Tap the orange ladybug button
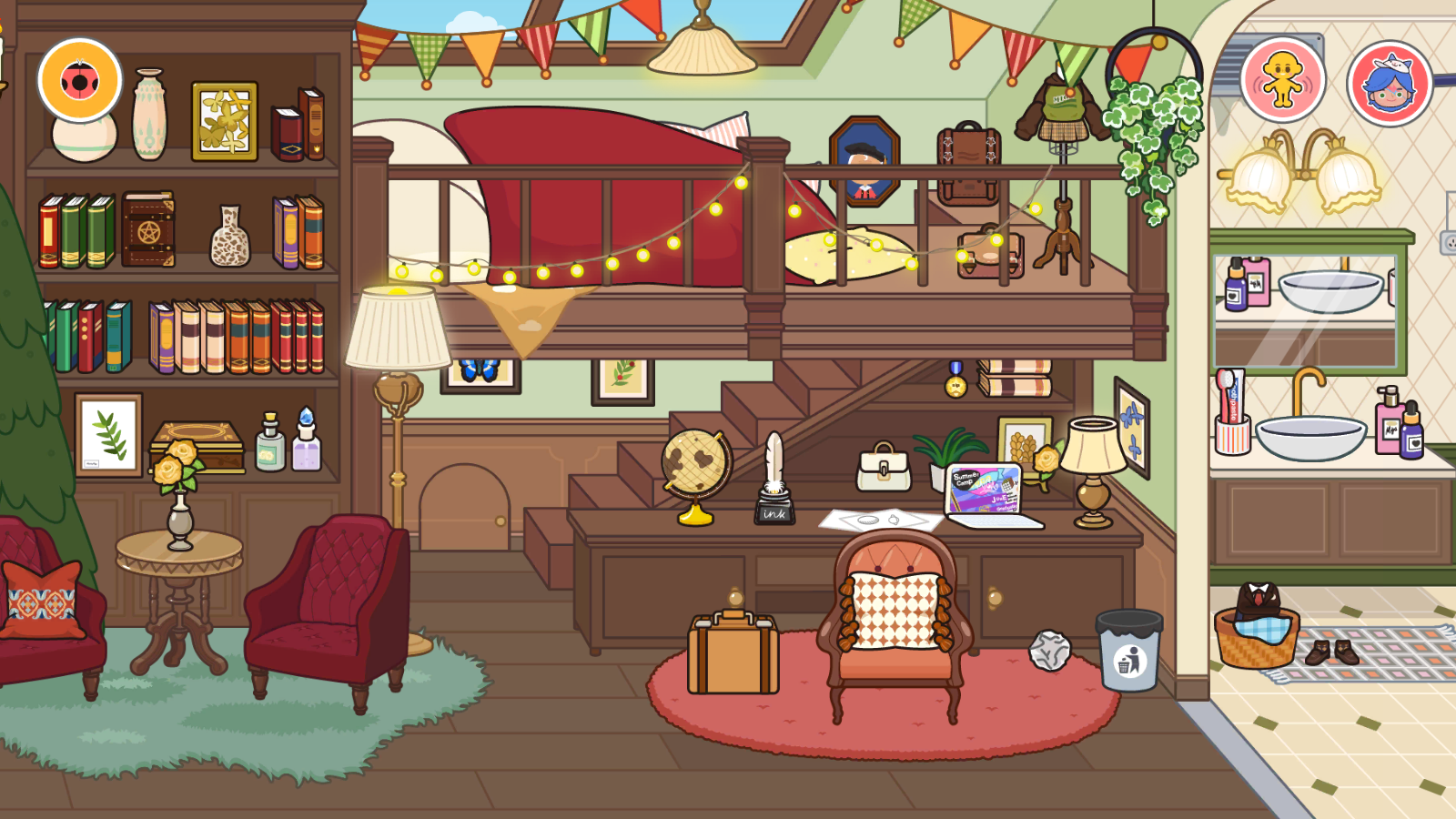This screenshot has height=819, width=1456. [x=80, y=80]
